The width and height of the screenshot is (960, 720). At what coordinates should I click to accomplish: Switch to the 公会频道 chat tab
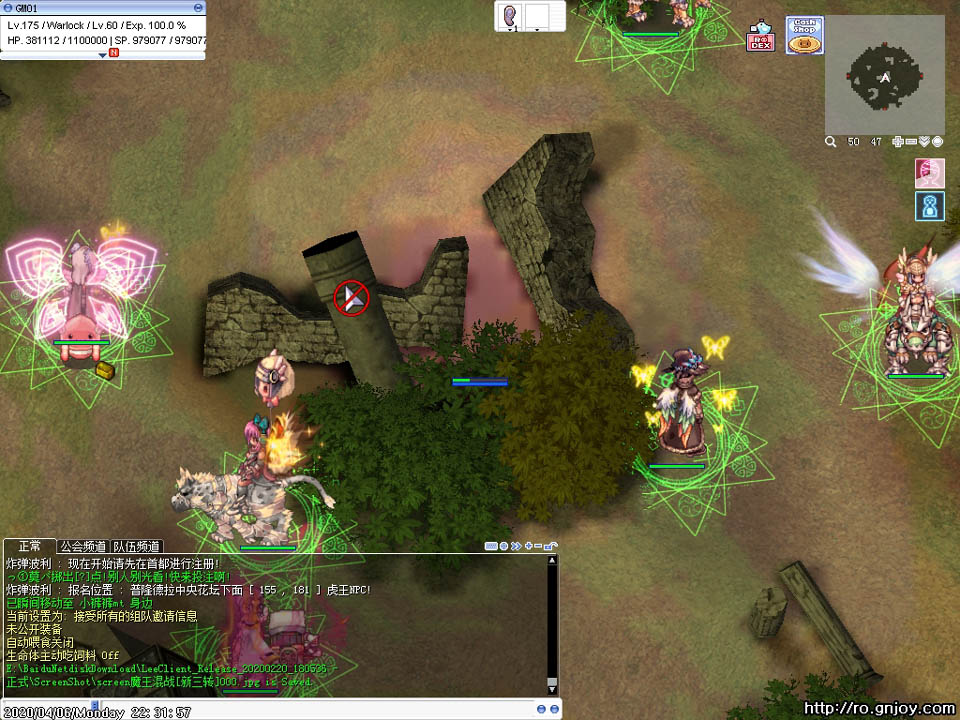[x=82, y=546]
